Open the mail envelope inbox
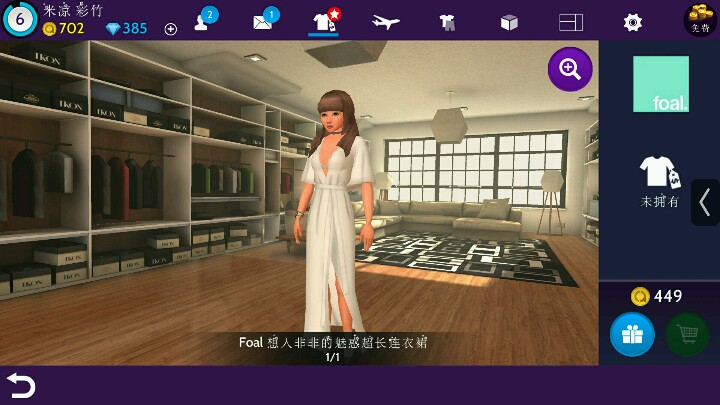Viewport: 720px width, 405px height. click(264, 22)
